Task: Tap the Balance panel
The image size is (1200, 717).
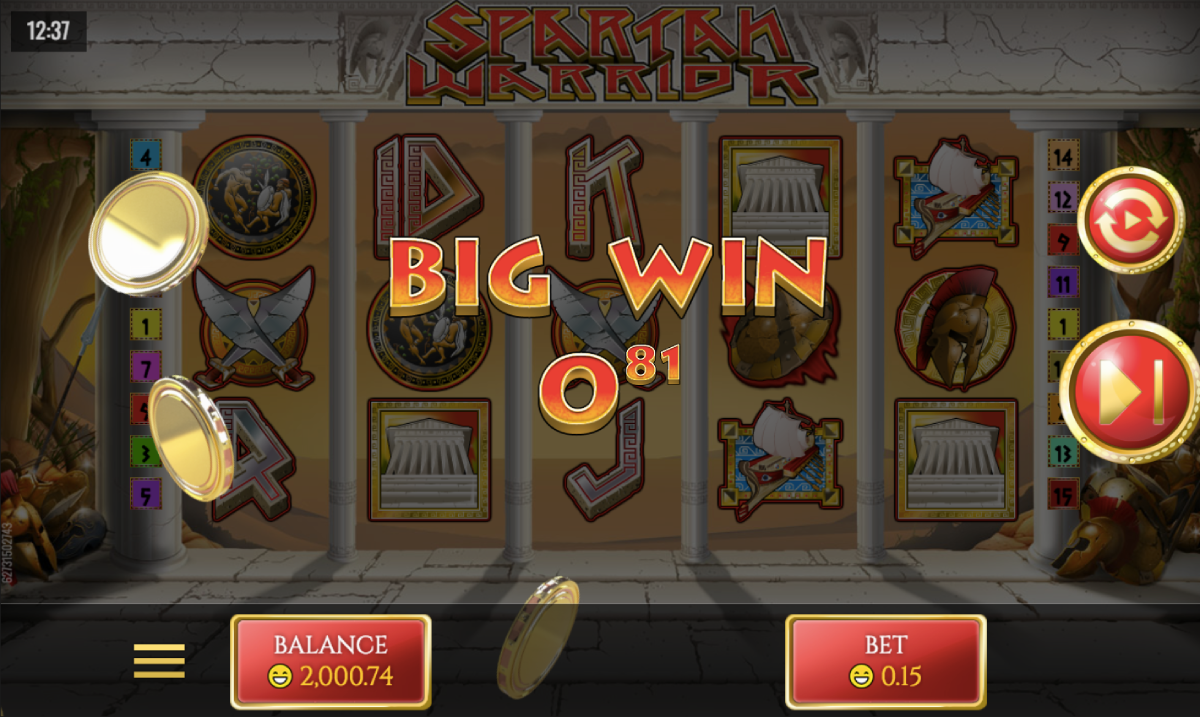Action: (x=331, y=661)
